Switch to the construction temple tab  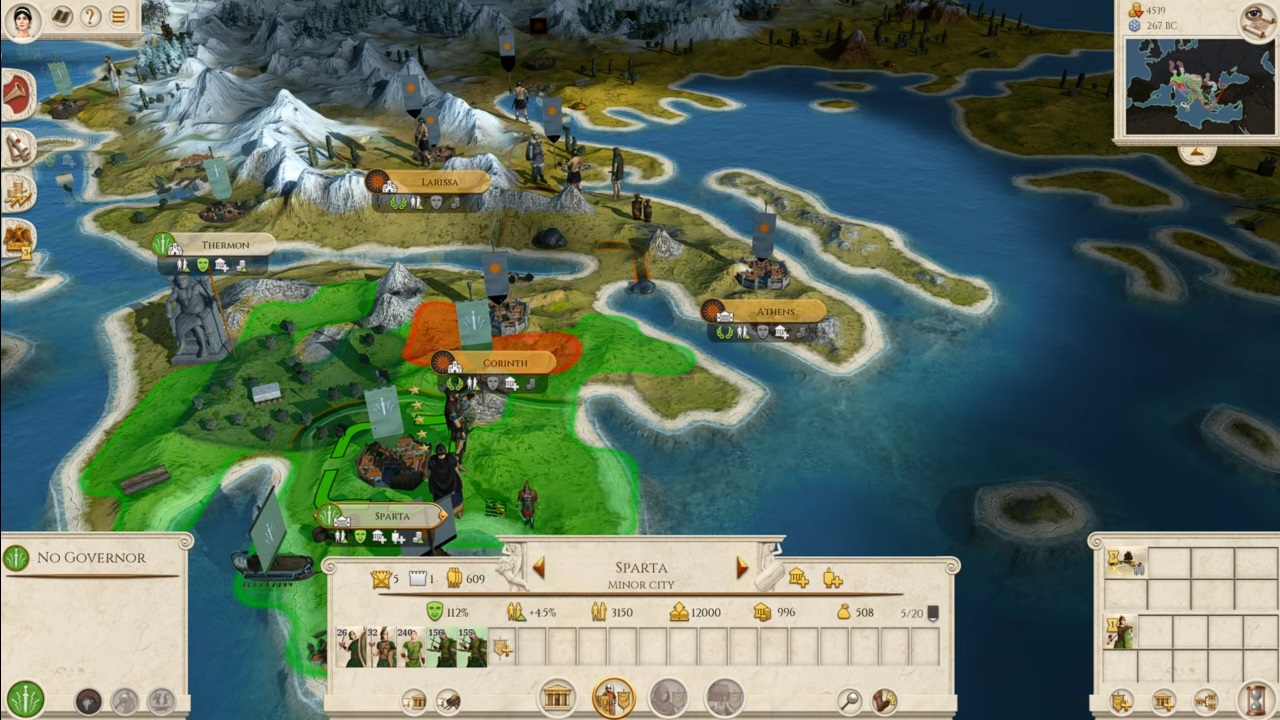coord(556,697)
